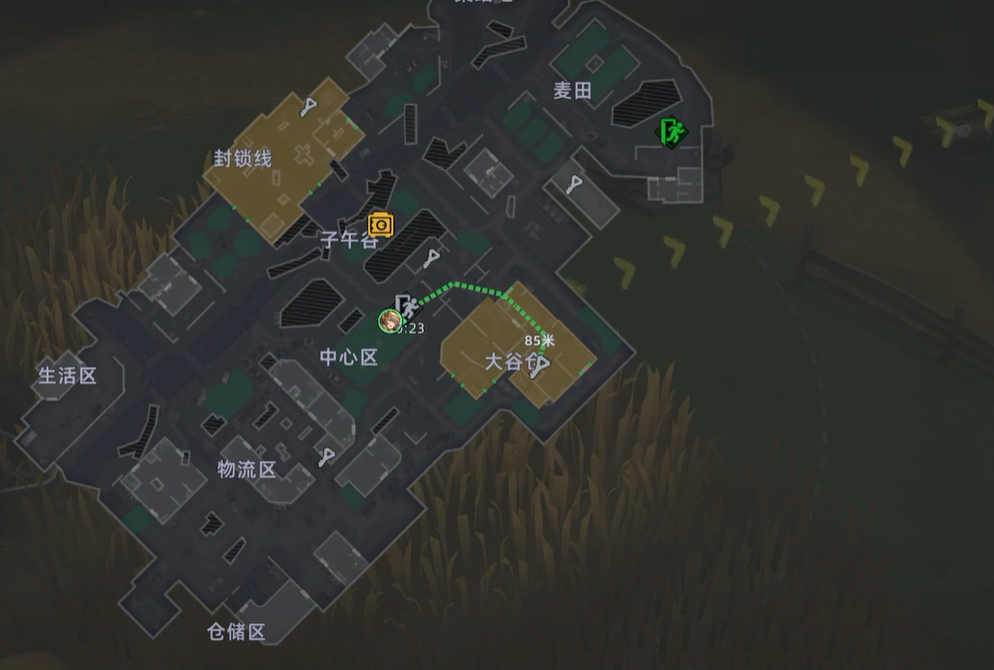Choose the 中心区 area label
The width and height of the screenshot is (994, 670).
(349, 357)
